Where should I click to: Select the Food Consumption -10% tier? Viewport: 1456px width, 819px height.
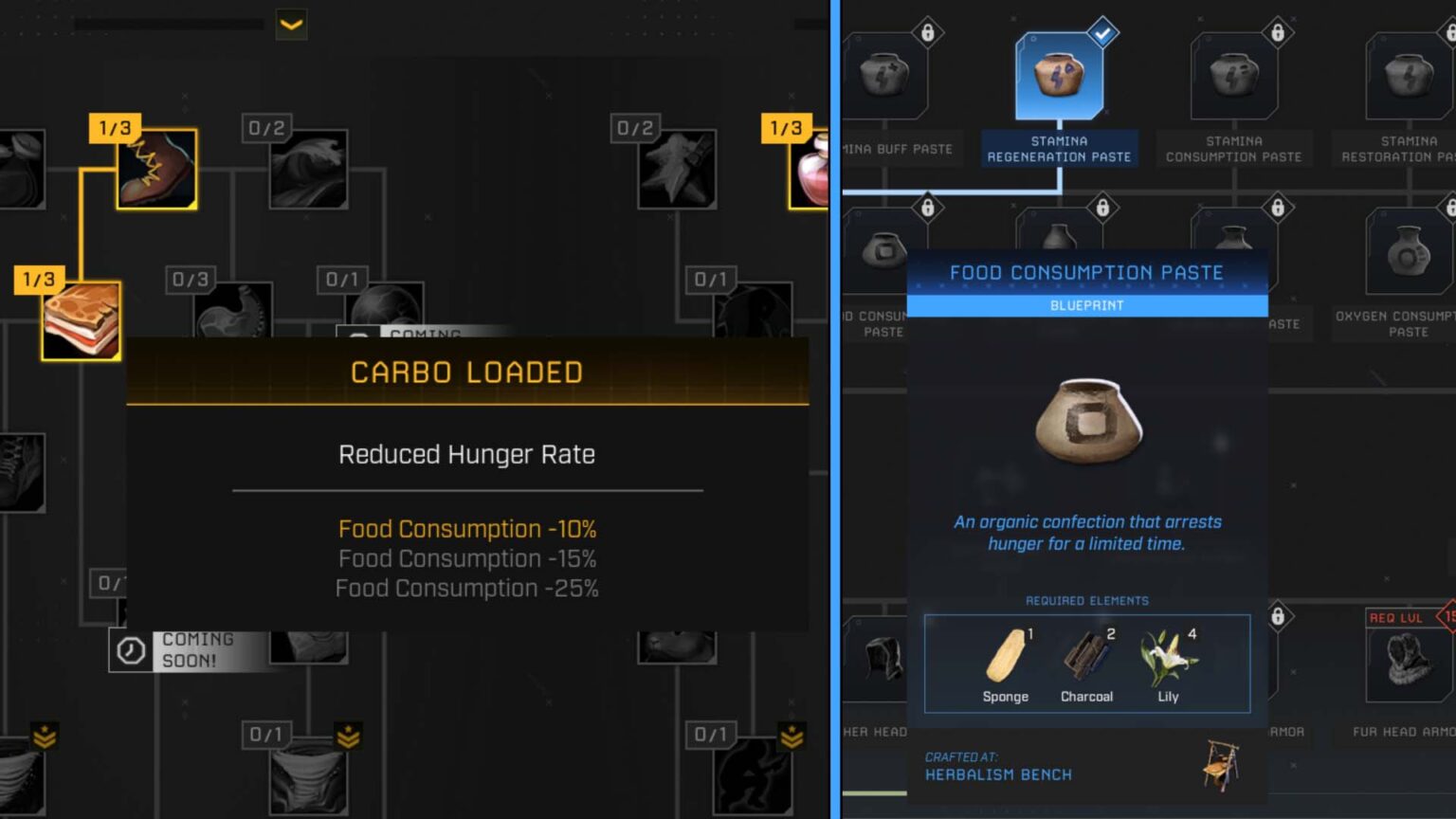(x=467, y=529)
